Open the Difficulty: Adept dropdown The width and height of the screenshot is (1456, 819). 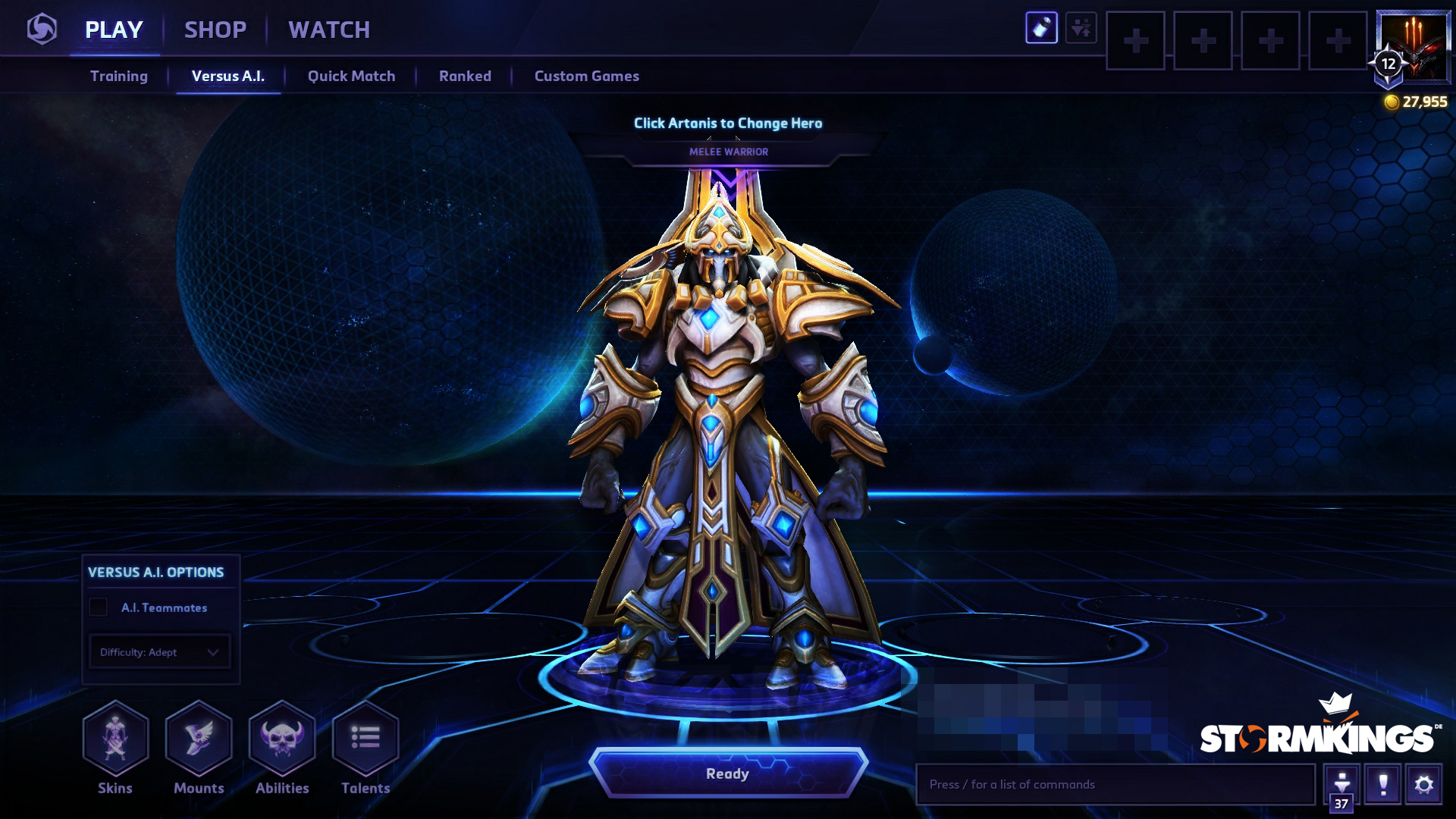(x=159, y=652)
